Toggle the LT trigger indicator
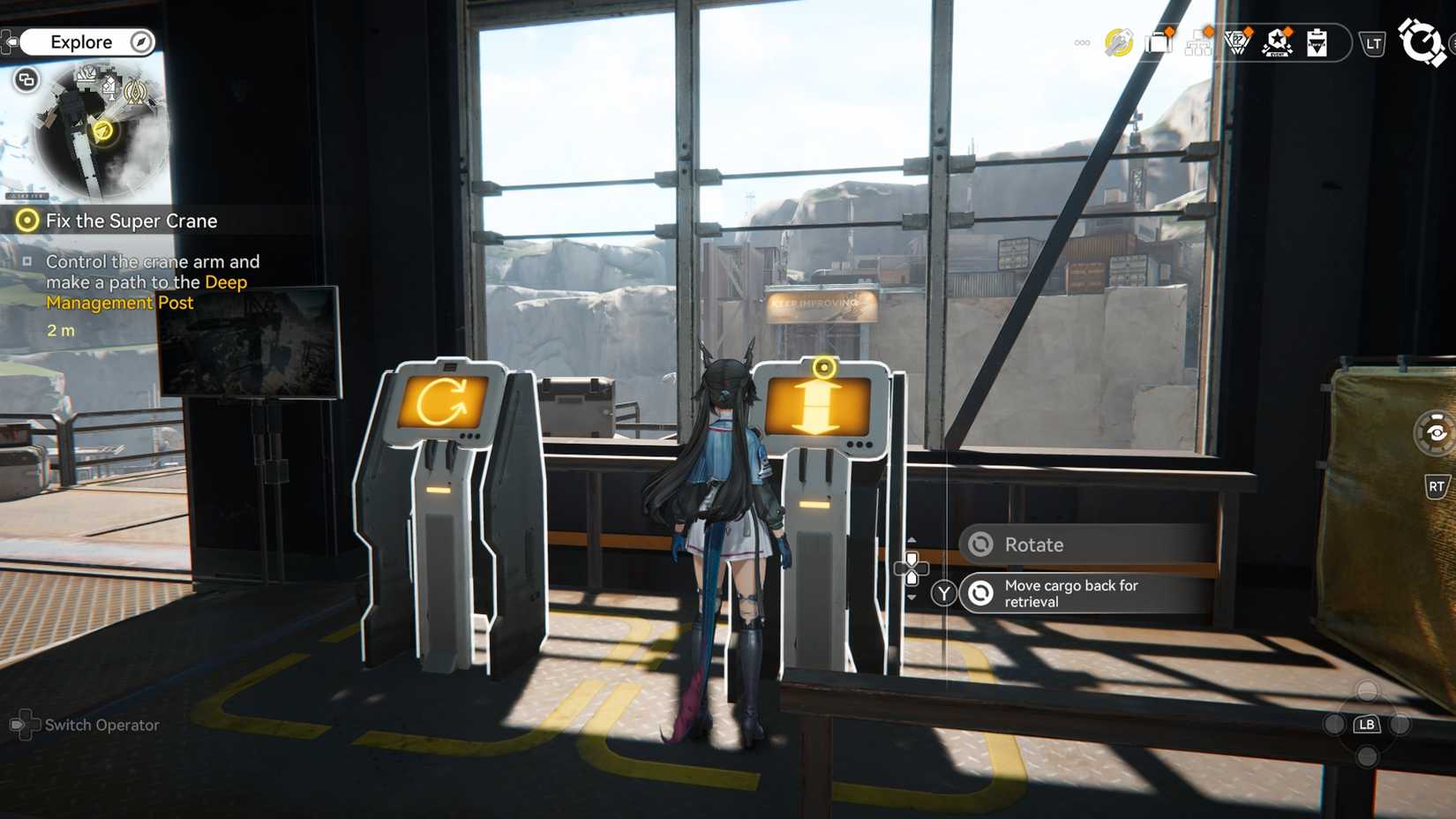Image resolution: width=1456 pixels, height=819 pixels. click(1373, 41)
